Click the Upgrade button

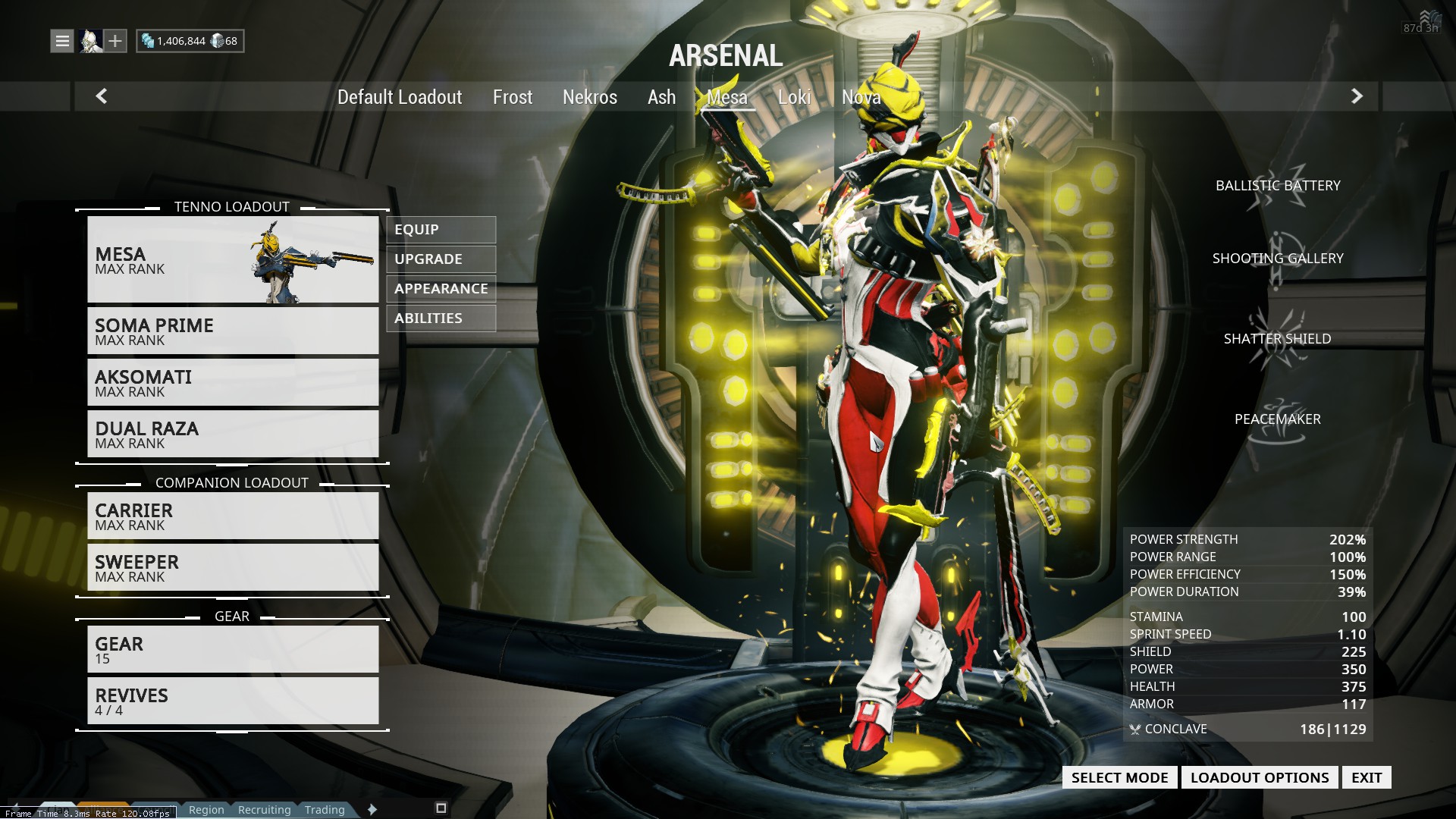tap(441, 259)
